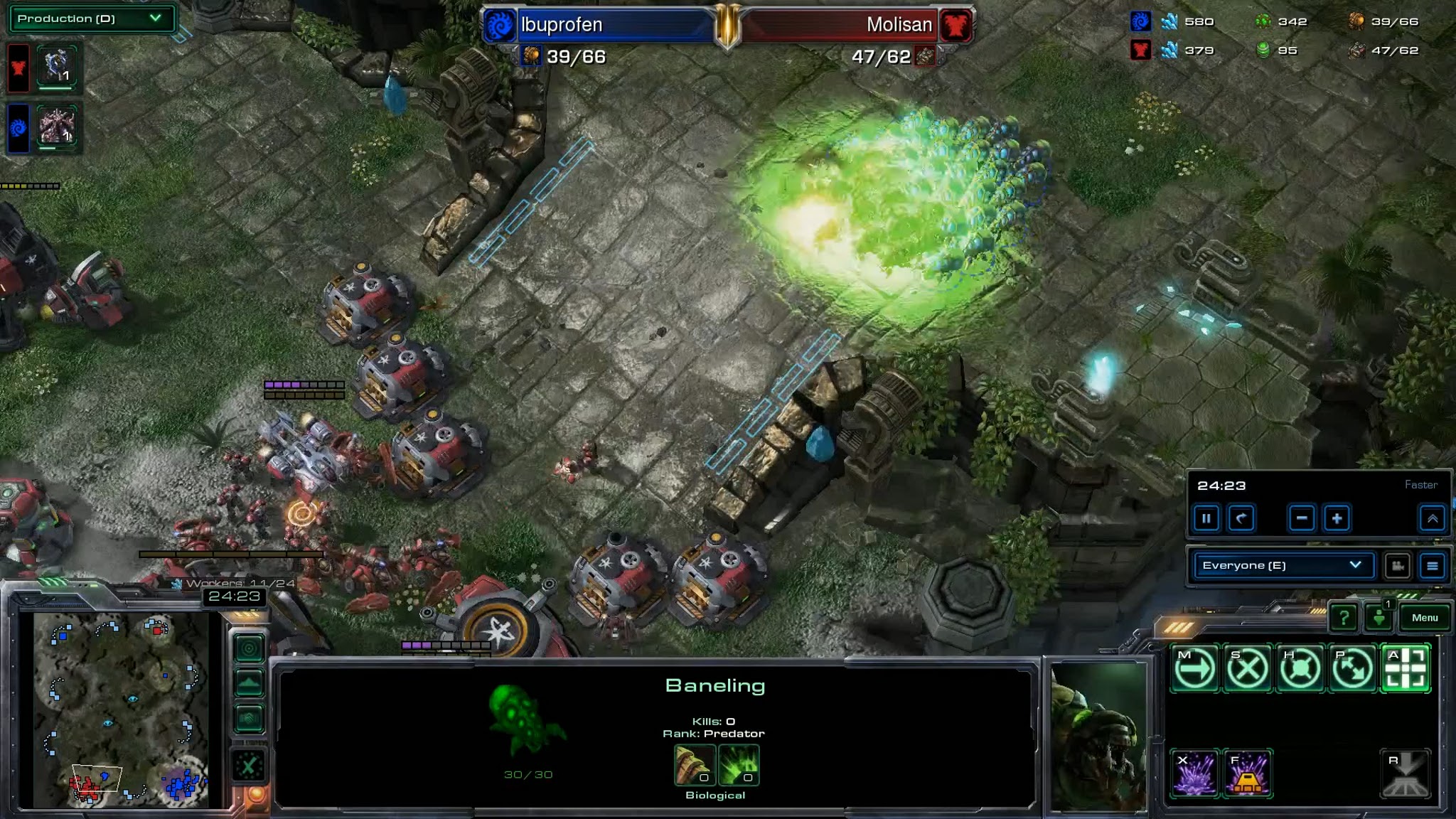Click the replay rewind arrow button
This screenshot has height=819, width=1456.
coord(1241,518)
